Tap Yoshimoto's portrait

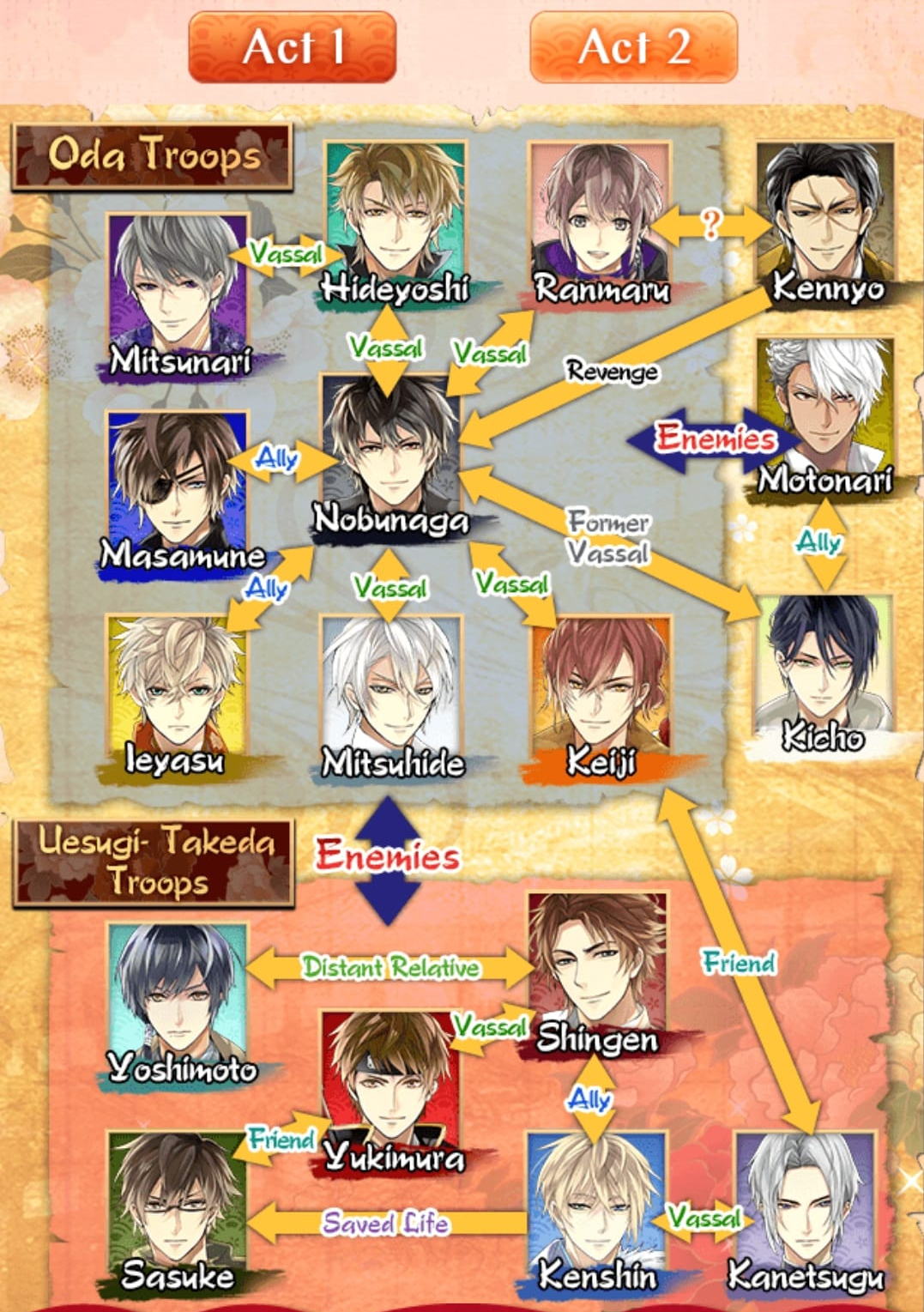click(178, 995)
